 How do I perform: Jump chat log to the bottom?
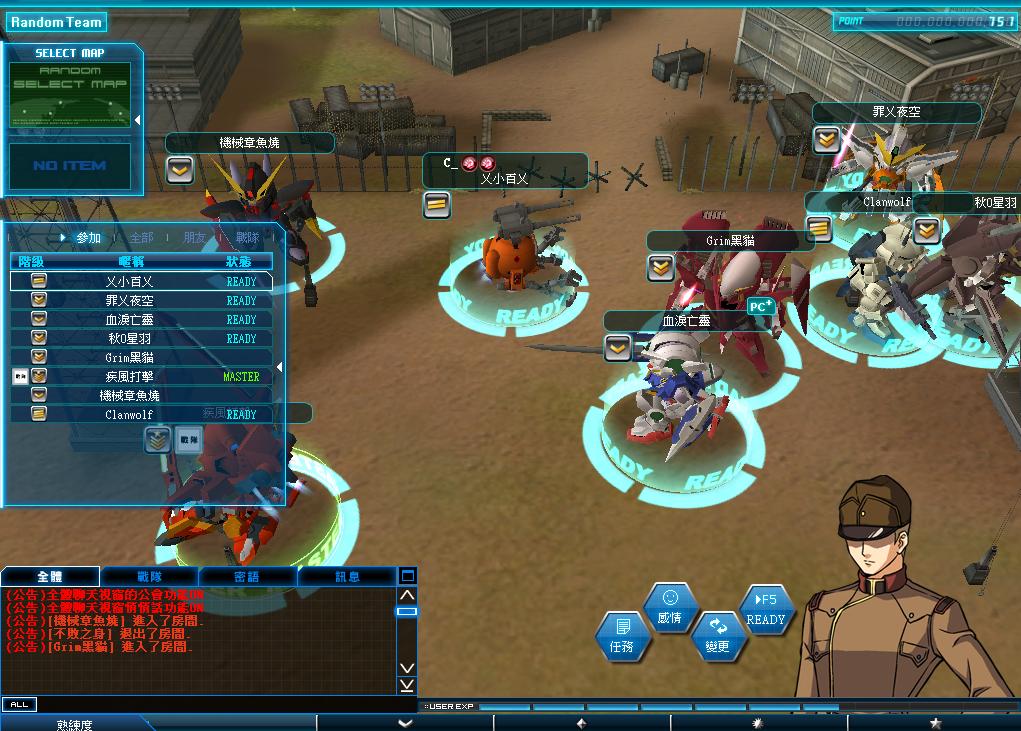(x=407, y=685)
